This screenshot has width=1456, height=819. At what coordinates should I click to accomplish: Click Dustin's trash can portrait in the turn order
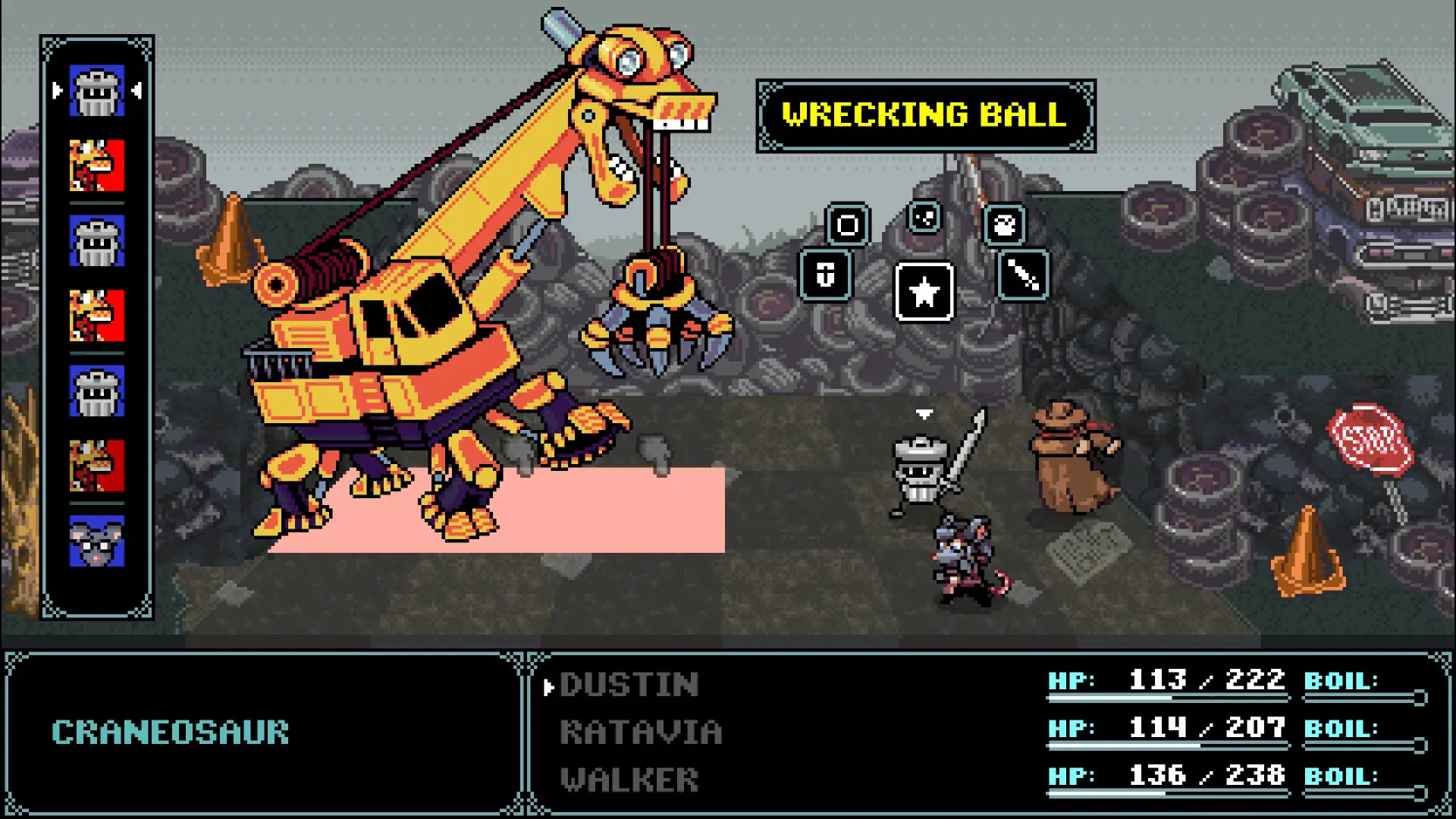click(x=96, y=90)
